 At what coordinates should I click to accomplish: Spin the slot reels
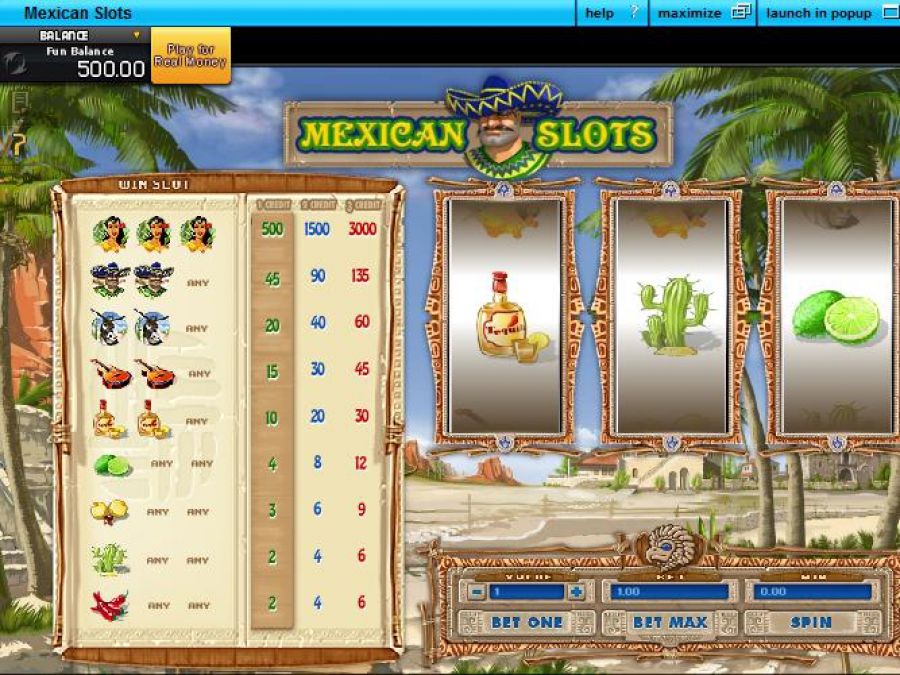pyautogui.click(x=810, y=622)
